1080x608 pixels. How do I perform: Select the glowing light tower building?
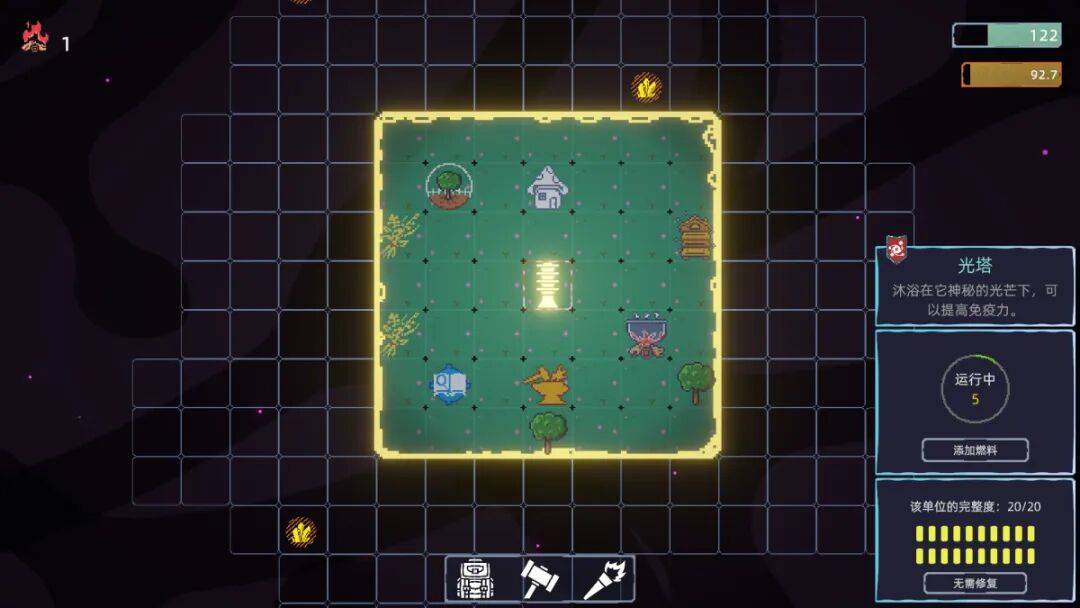548,284
